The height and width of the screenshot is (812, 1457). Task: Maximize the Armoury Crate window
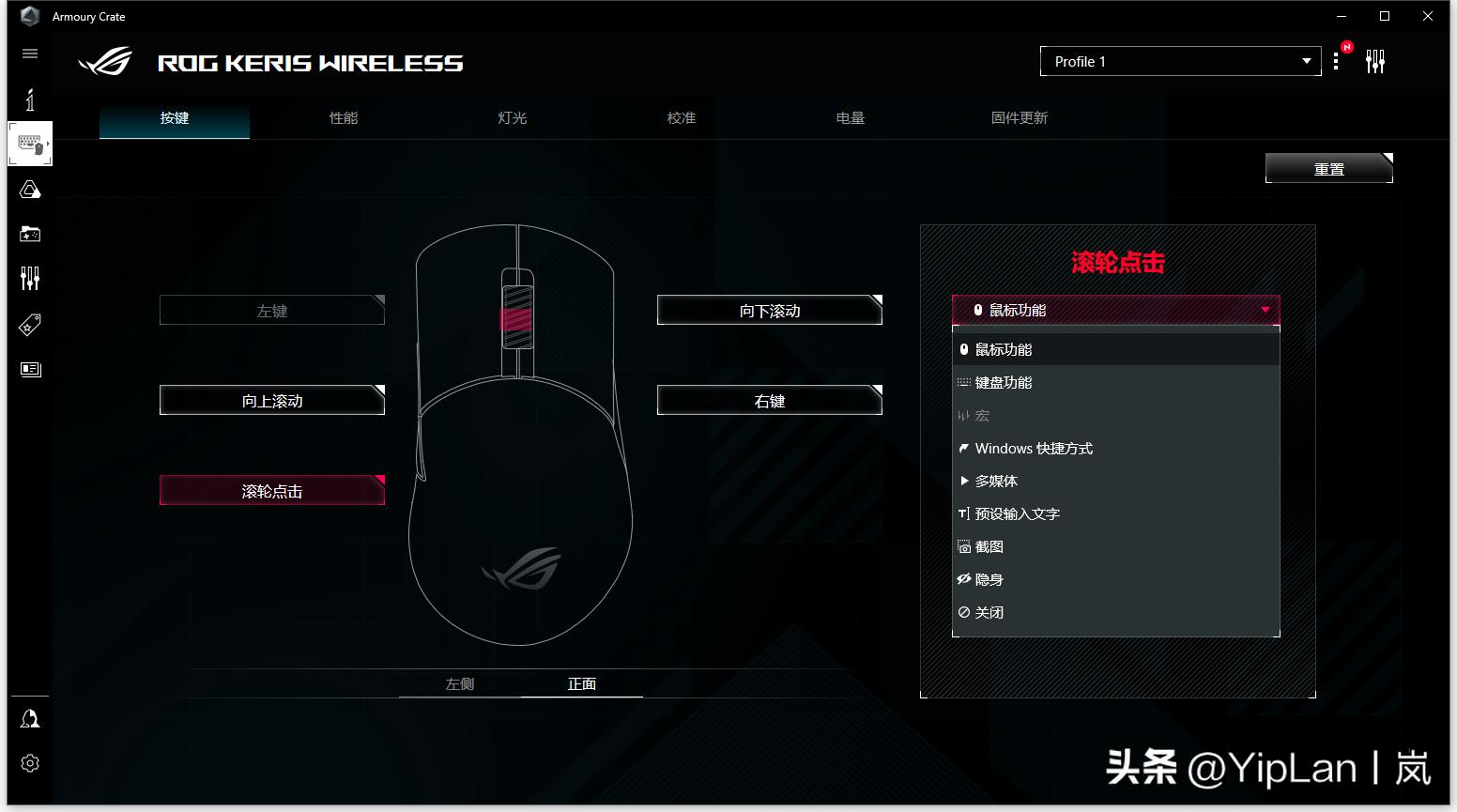pos(1385,16)
